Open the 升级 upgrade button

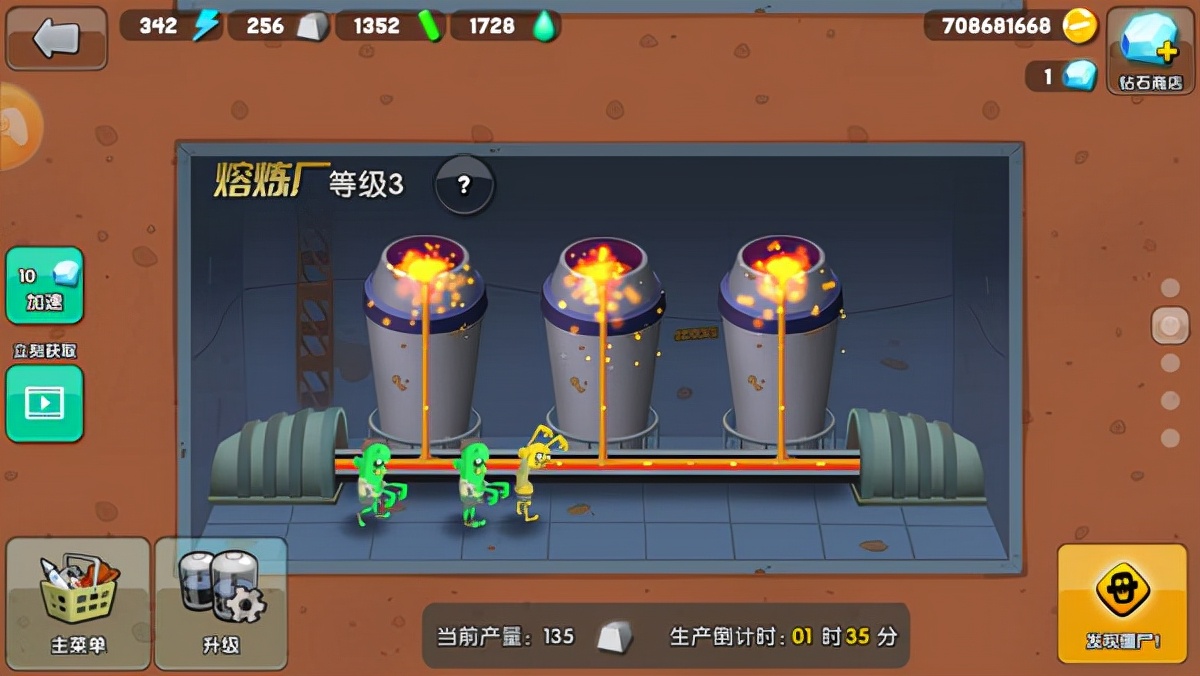[221, 603]
